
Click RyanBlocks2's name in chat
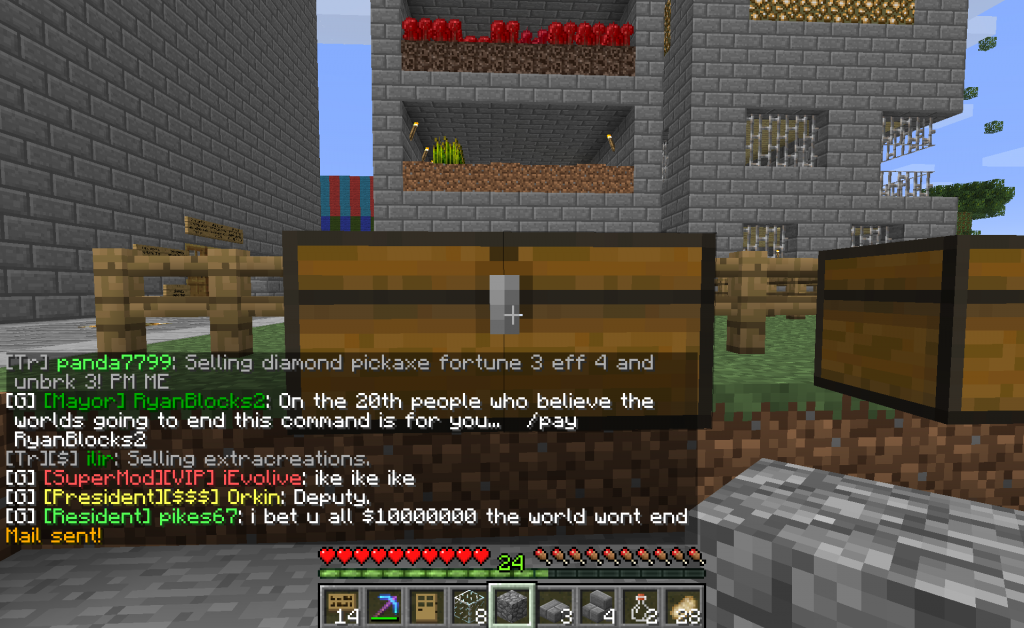tap(210, 401)
